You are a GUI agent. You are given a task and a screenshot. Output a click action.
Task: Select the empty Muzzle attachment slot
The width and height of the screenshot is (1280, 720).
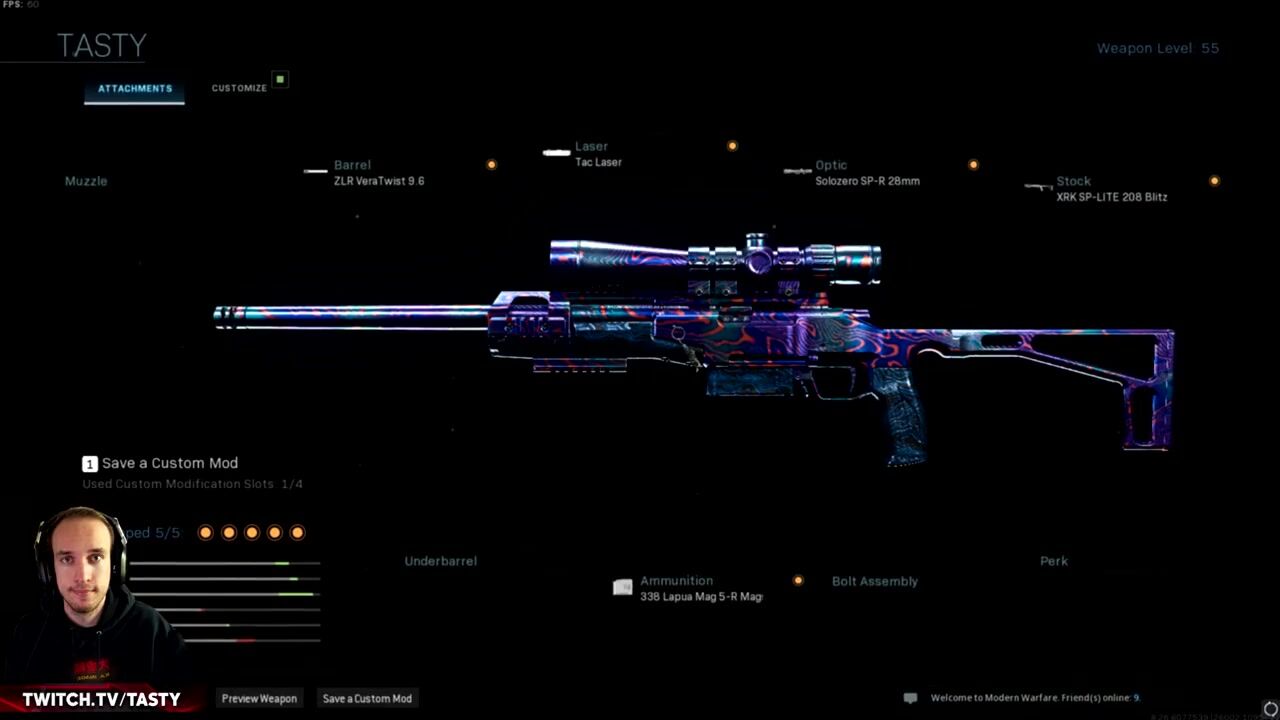pos(86,181)
